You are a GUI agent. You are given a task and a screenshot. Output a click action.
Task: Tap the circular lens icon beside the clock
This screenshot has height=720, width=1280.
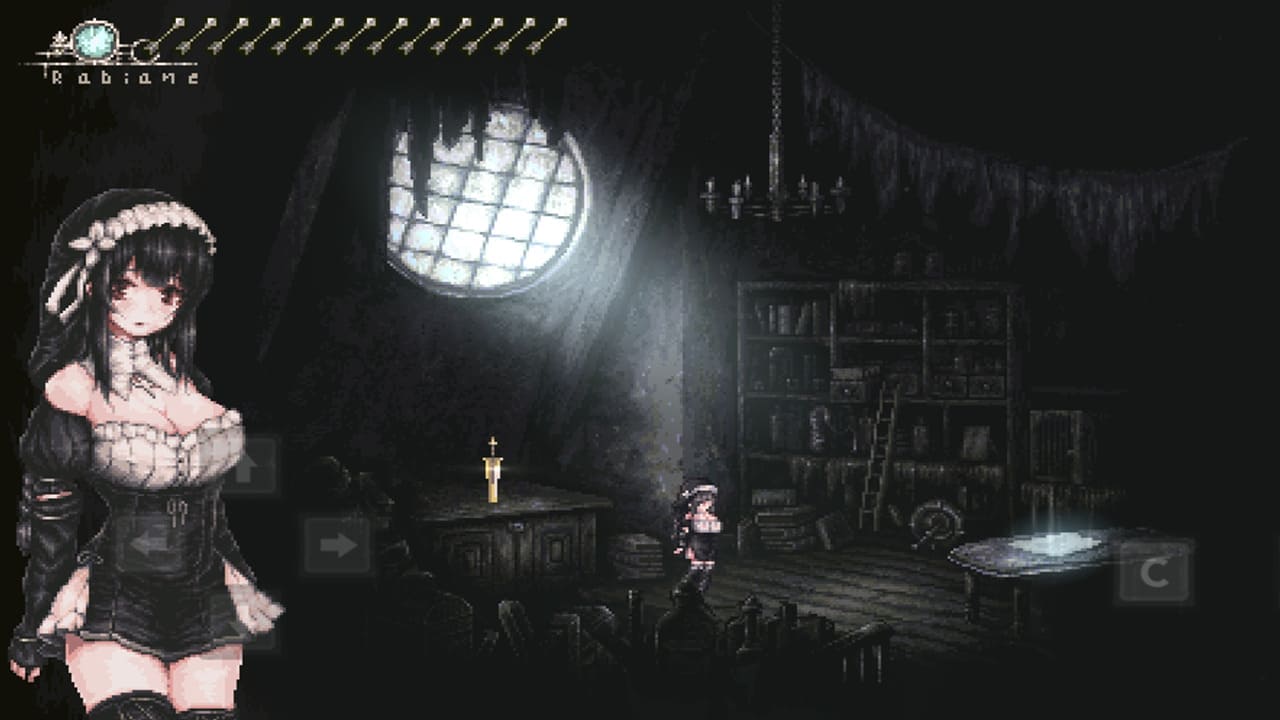(145, 50)
